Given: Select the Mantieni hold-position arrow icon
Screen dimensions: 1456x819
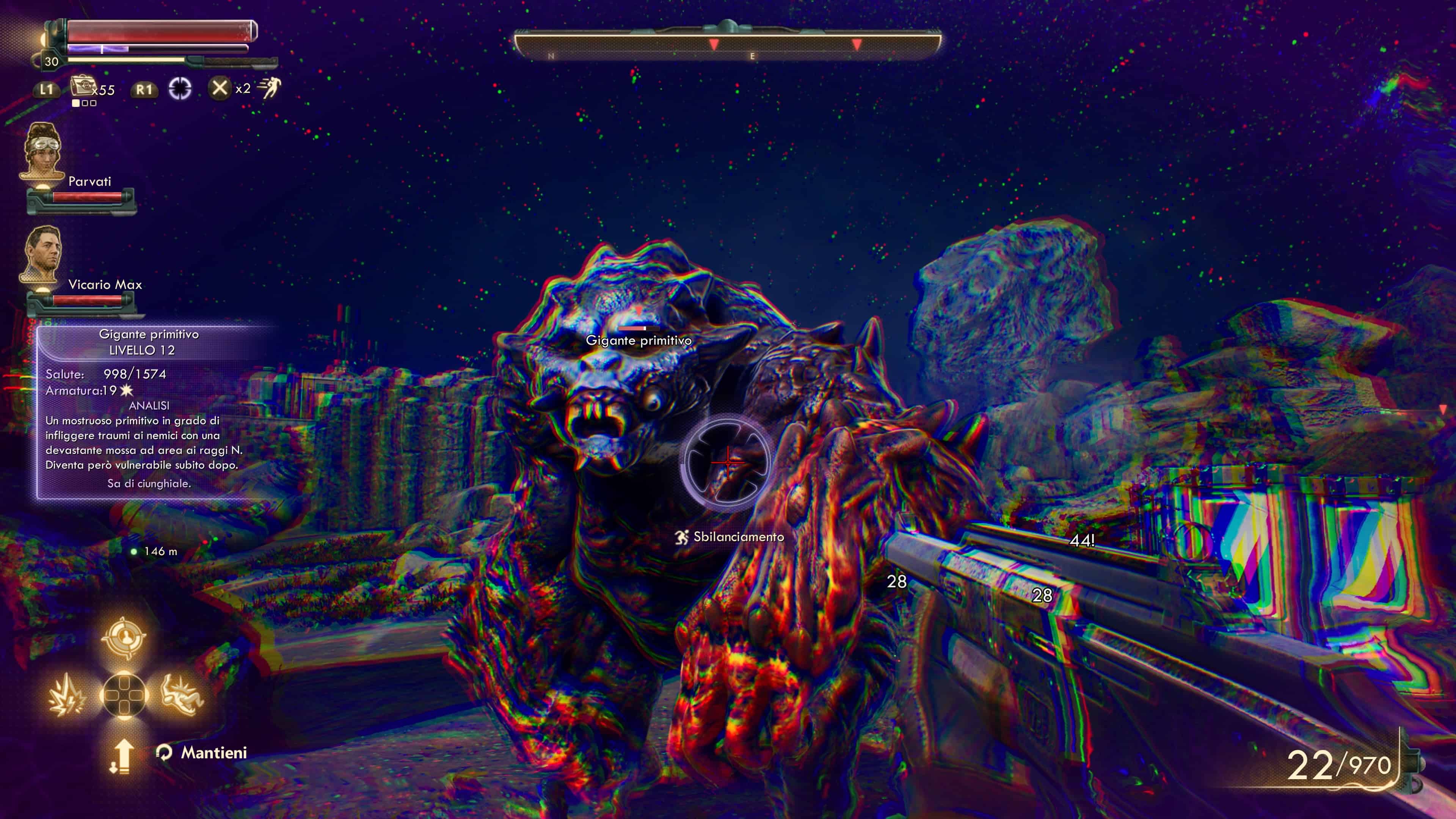Looking at the screenshot, I should coord(121,756).
